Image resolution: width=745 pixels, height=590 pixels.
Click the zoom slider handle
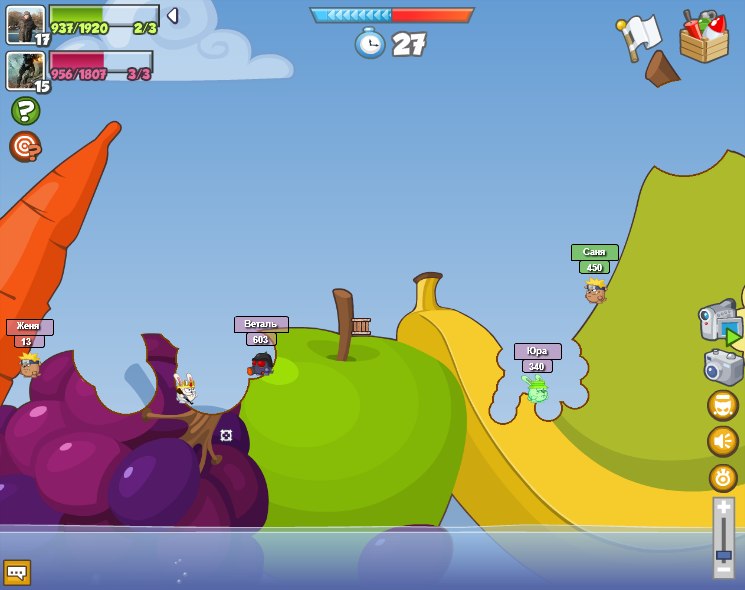click(723, 554)
